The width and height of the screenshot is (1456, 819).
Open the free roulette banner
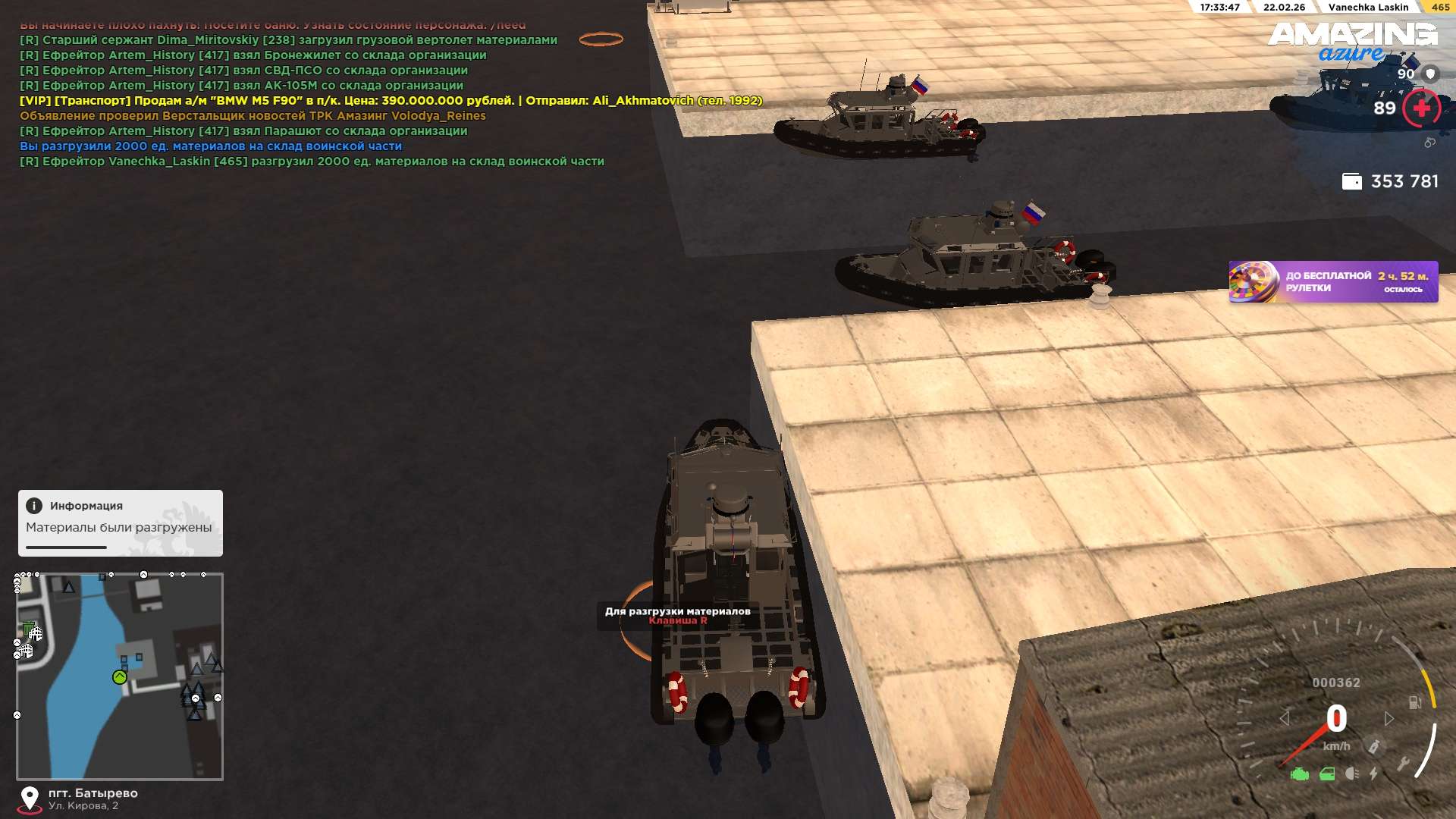pyautogui.click(x=1332, y=282)
